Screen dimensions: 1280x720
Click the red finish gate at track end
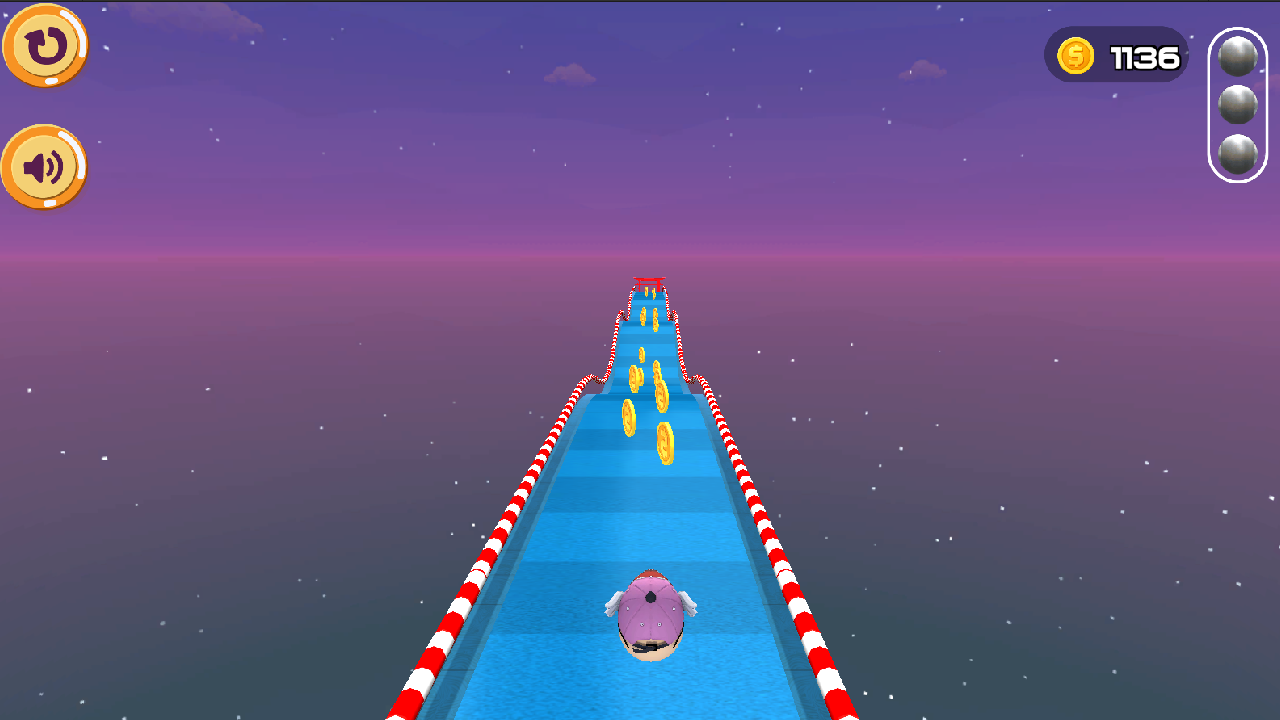(x=647, y=281)
